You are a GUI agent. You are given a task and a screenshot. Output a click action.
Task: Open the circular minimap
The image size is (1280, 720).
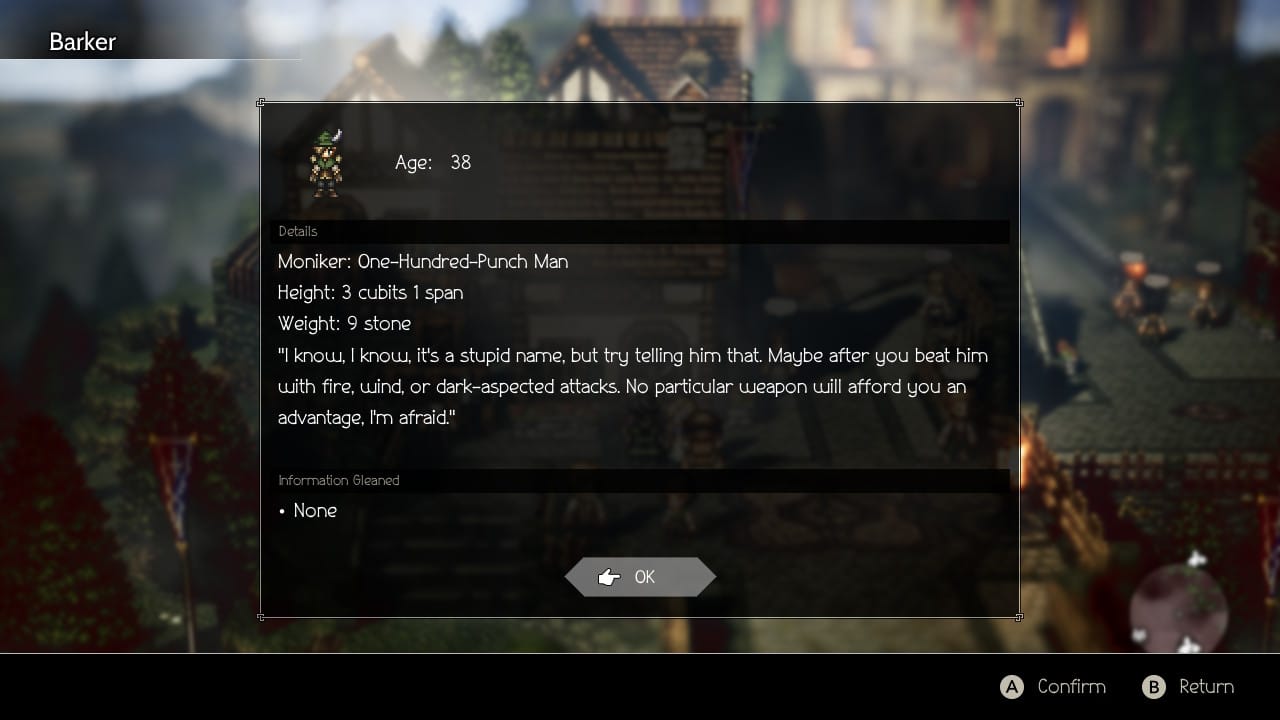pos(1178,604)
